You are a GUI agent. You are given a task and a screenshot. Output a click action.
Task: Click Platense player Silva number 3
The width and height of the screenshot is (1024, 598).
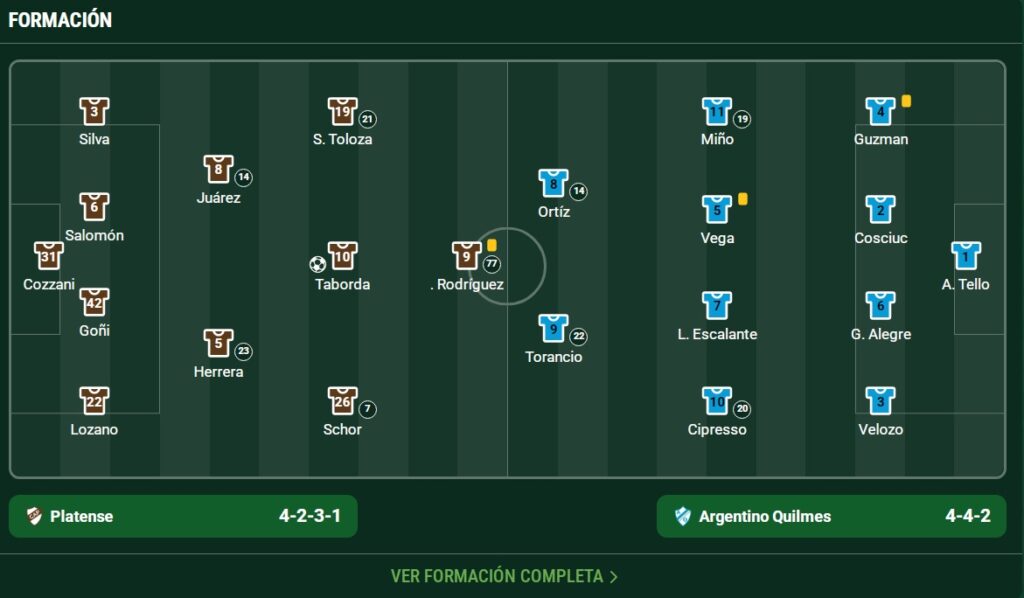[94, 111]
